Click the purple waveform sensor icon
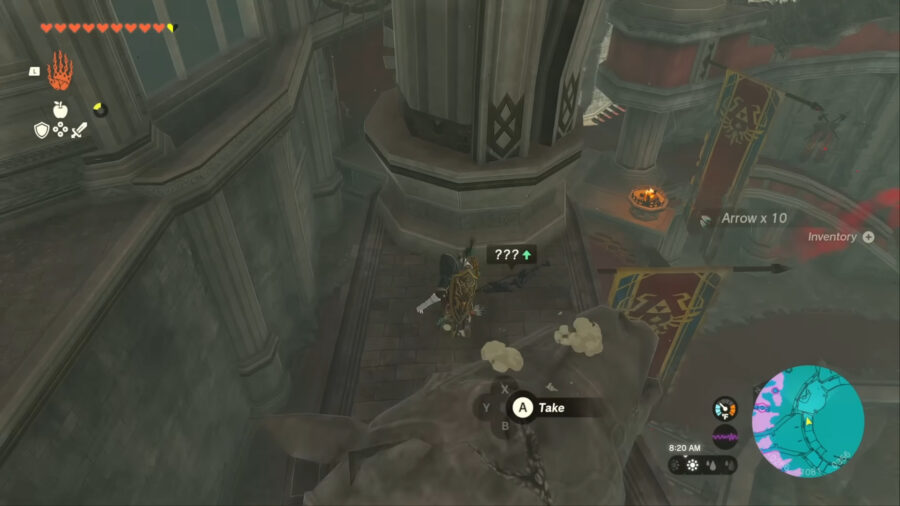The width and height of the screenshot is (900, 506). [725, 437]
